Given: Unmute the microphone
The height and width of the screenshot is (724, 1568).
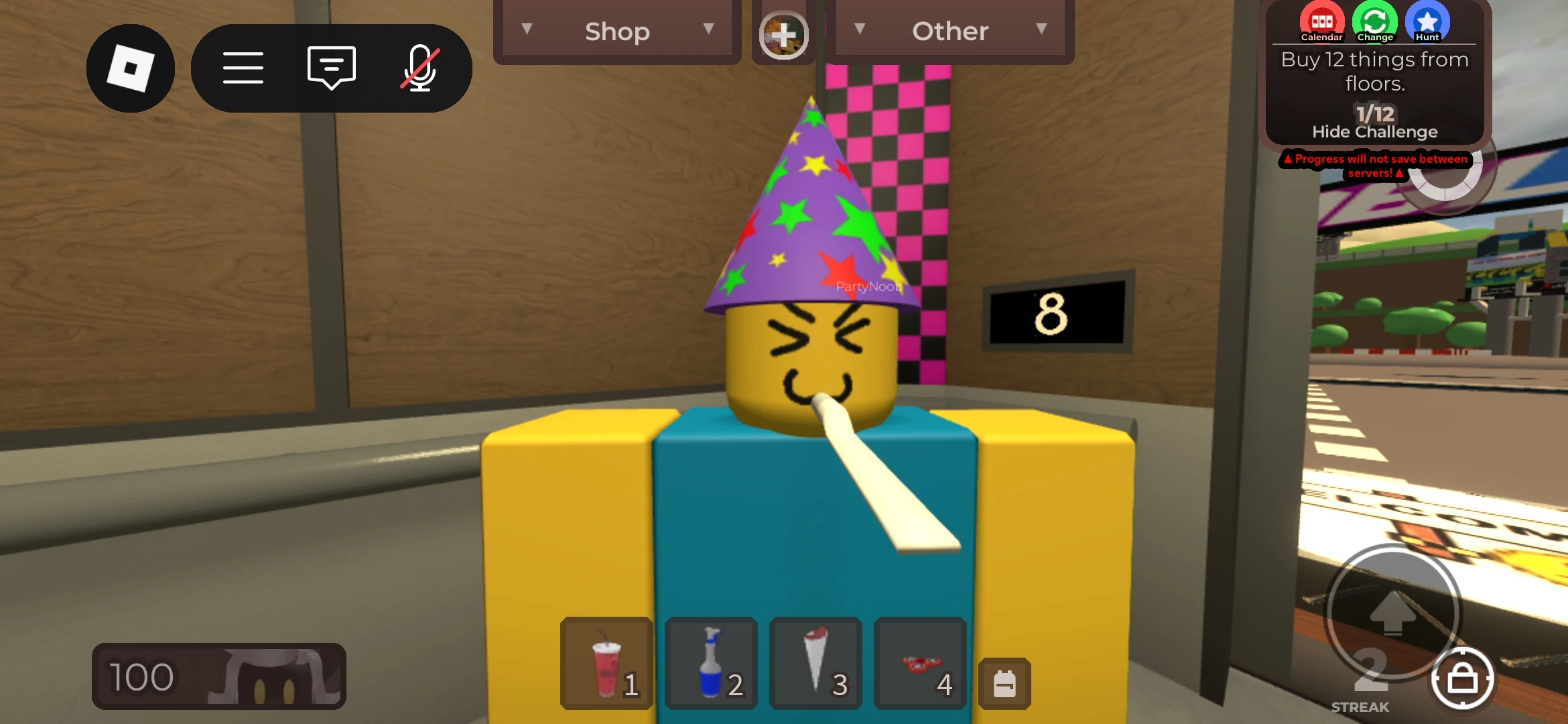Looking at the screenshot, I should (417, 68).
